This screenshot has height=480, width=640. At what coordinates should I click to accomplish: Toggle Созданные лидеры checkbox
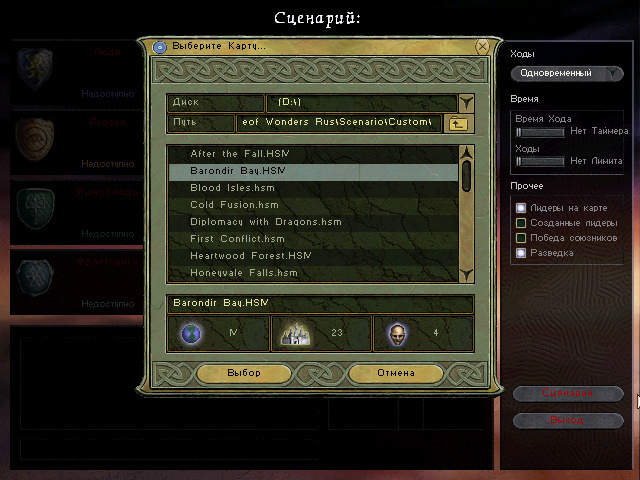(521, 223)
